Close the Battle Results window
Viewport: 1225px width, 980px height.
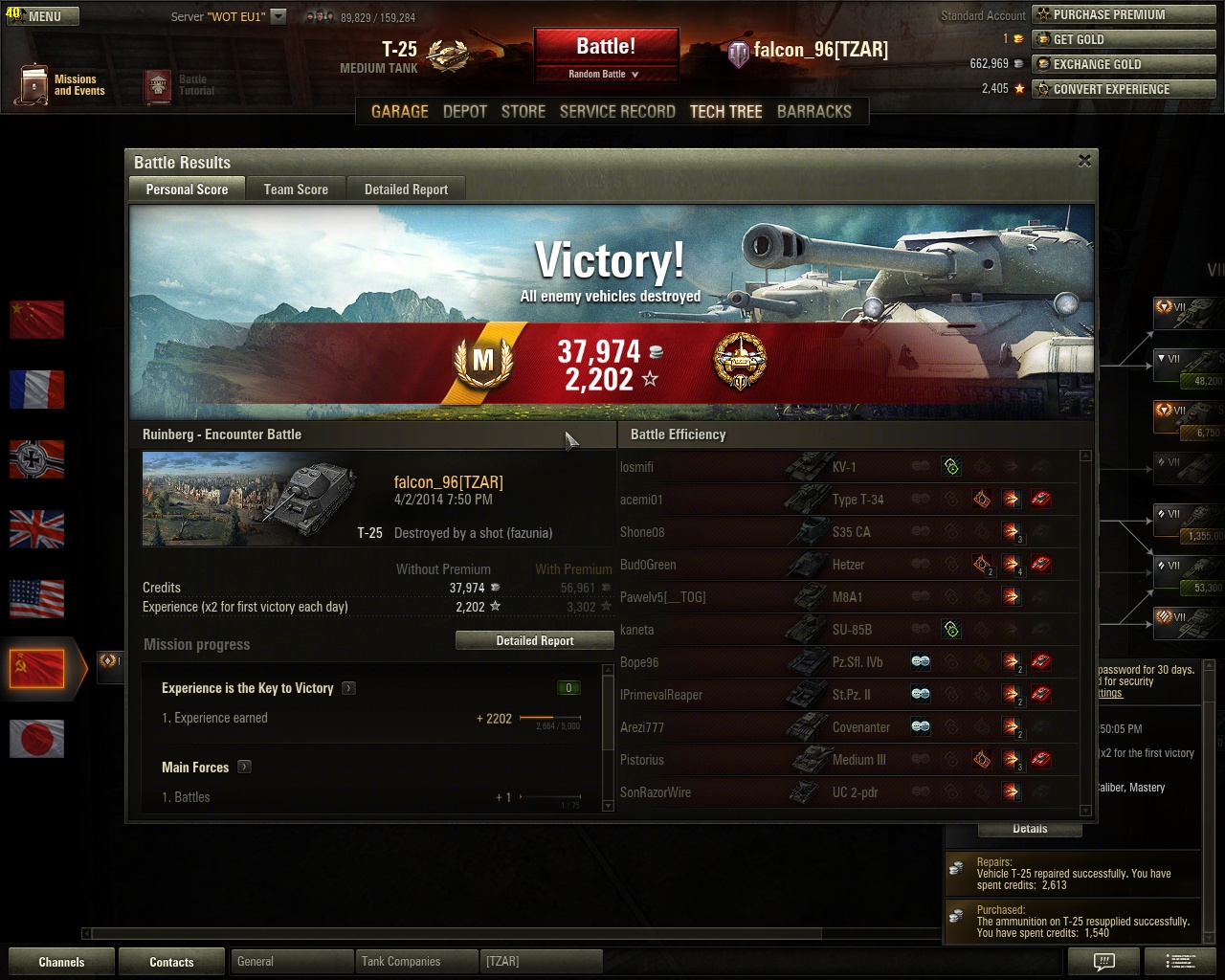click(x=1084, y=161)
